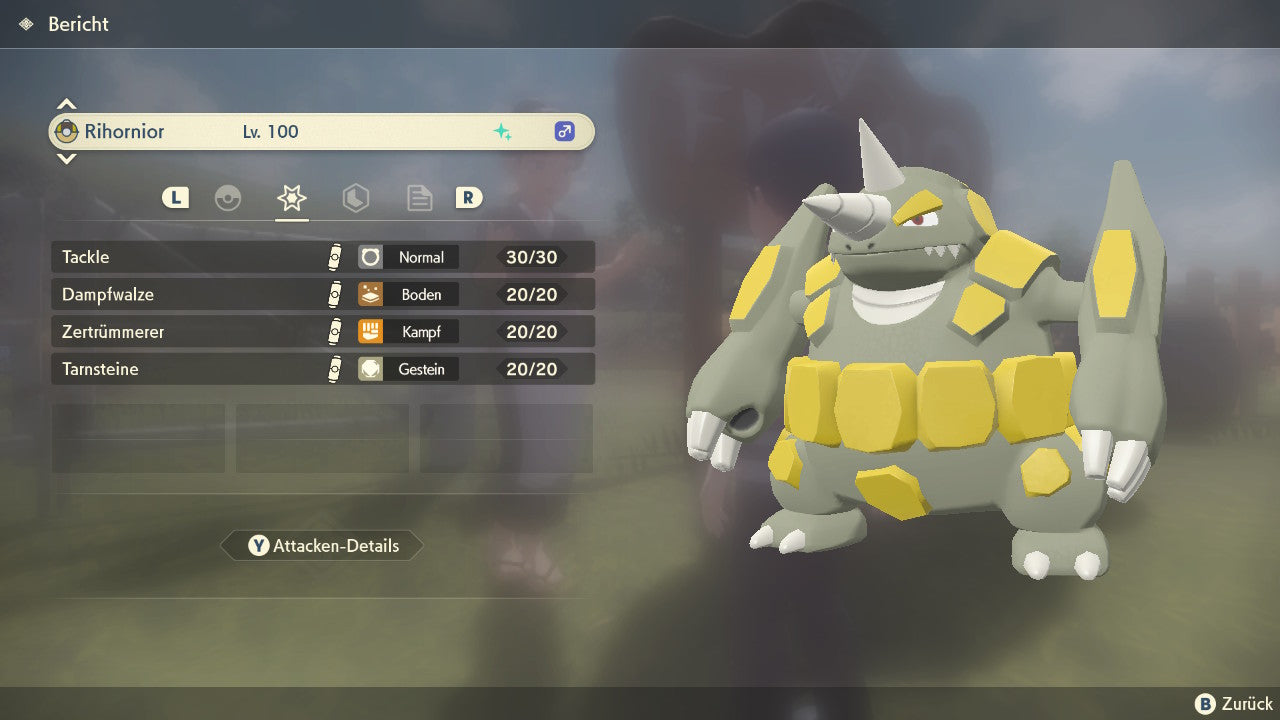Viewport: 1280px width, 720px height.
Task: Go back with the Zurück button
Action: tap(1234, 703)
